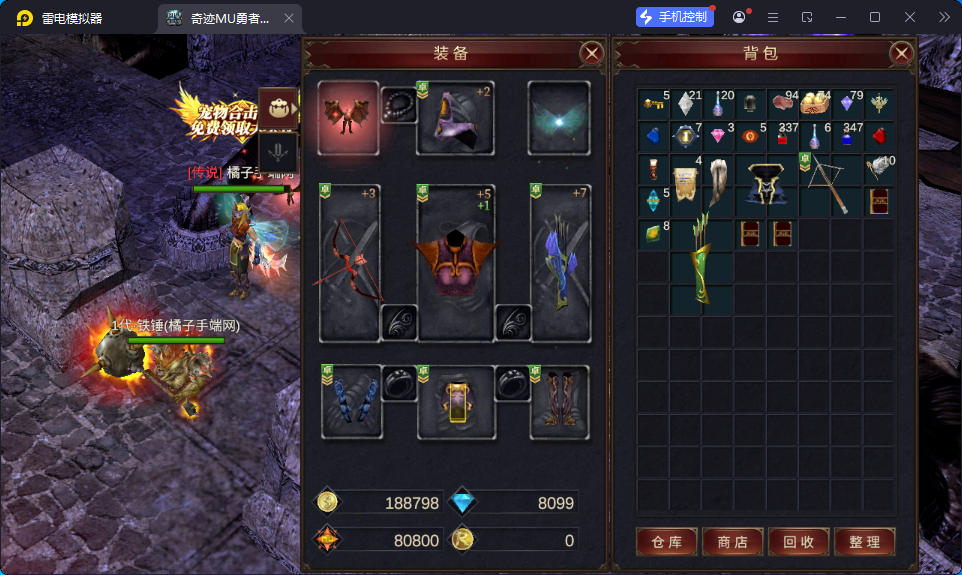Select the glowing teal wings slot

[x=559, y=118]
